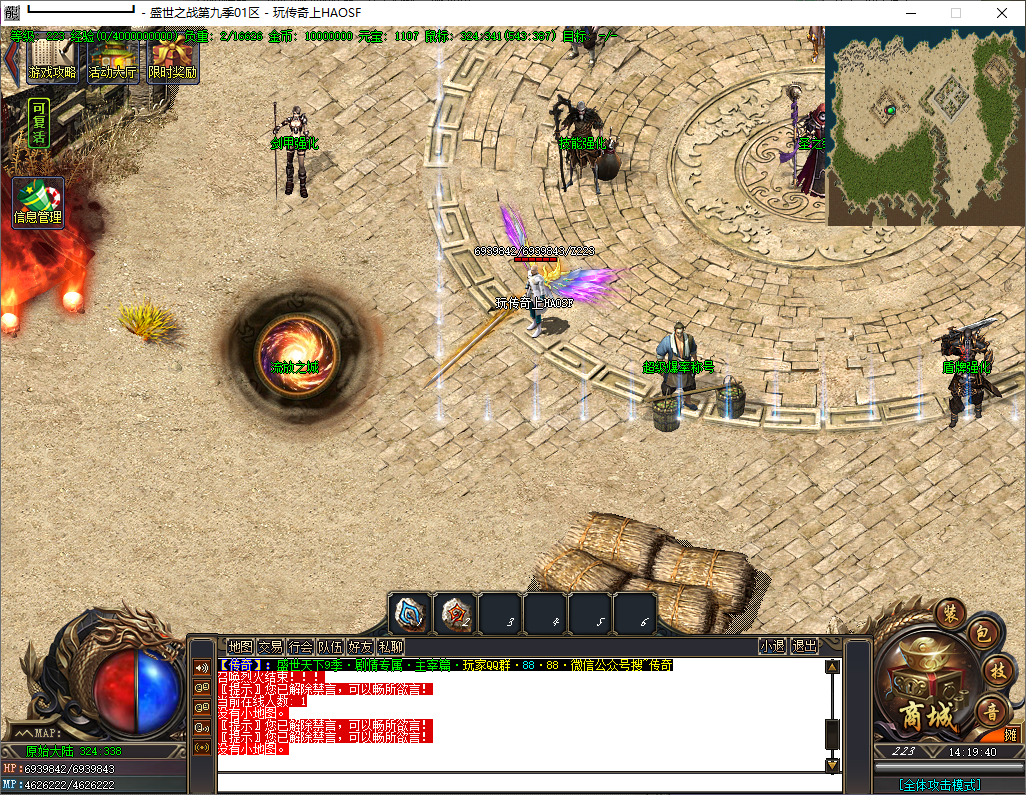1026x795 pixels.
Task: Collapse the top-left menu with the red arrow
Action: (12, 60)
